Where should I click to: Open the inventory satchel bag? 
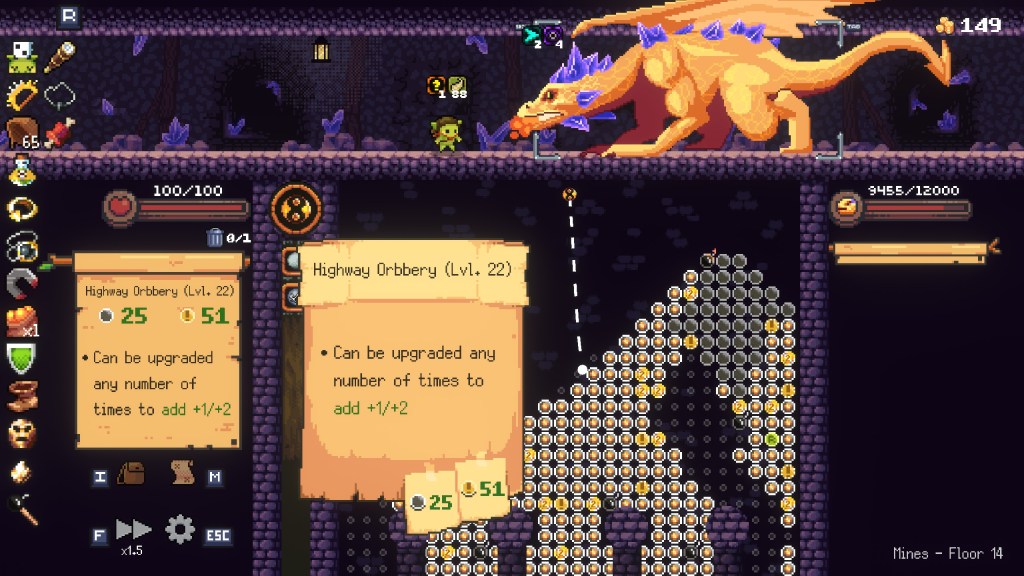coord(132,474)
